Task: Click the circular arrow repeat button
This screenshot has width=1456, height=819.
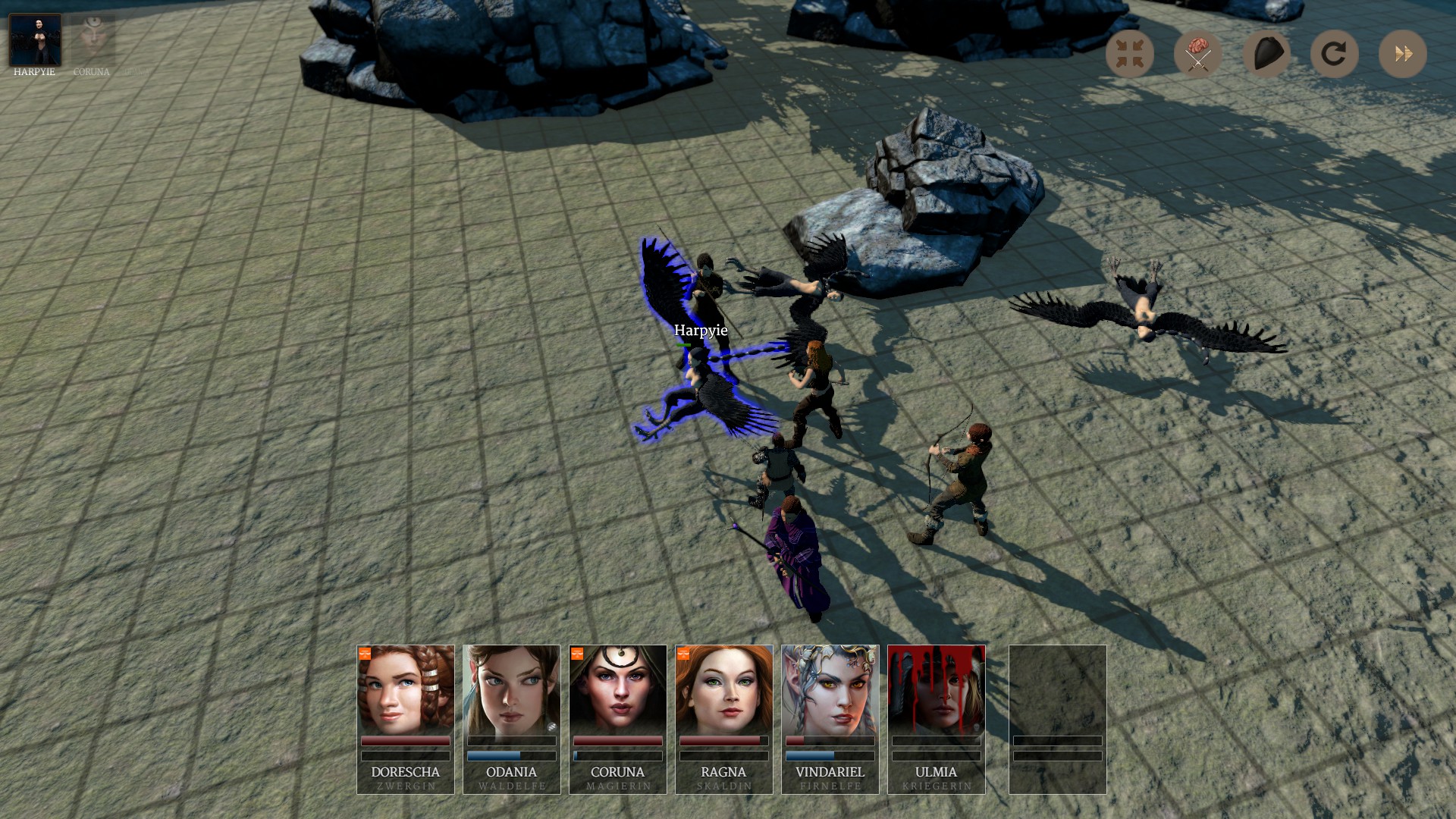Action: click(1334, 54)
